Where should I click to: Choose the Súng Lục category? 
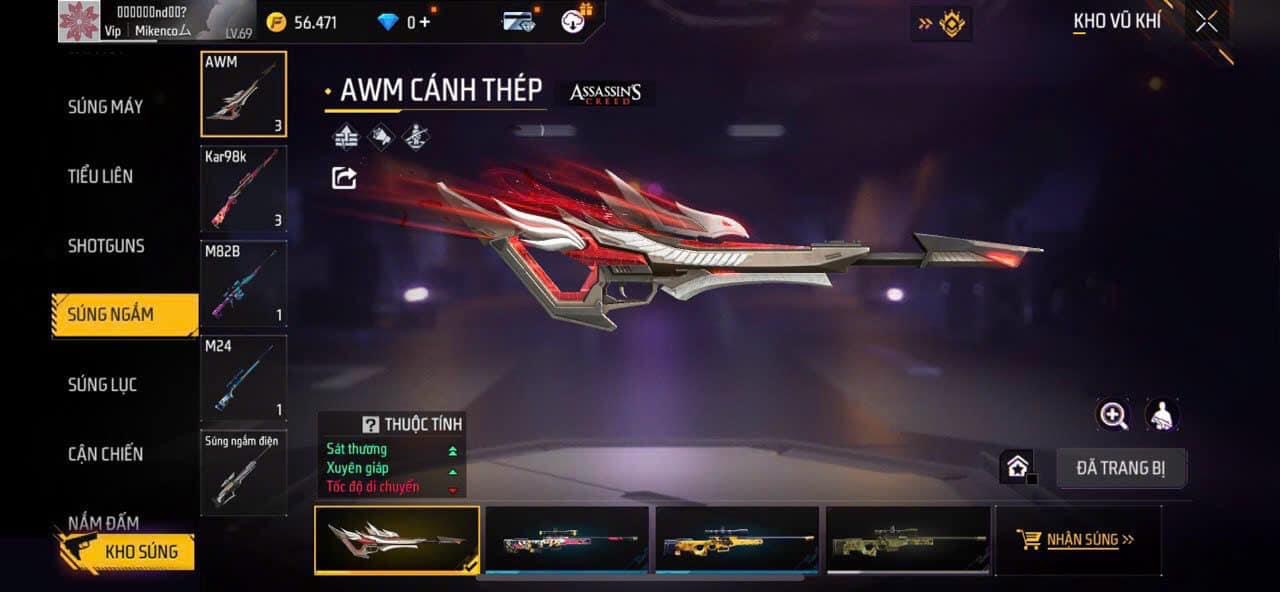click(x=102, y=384)
